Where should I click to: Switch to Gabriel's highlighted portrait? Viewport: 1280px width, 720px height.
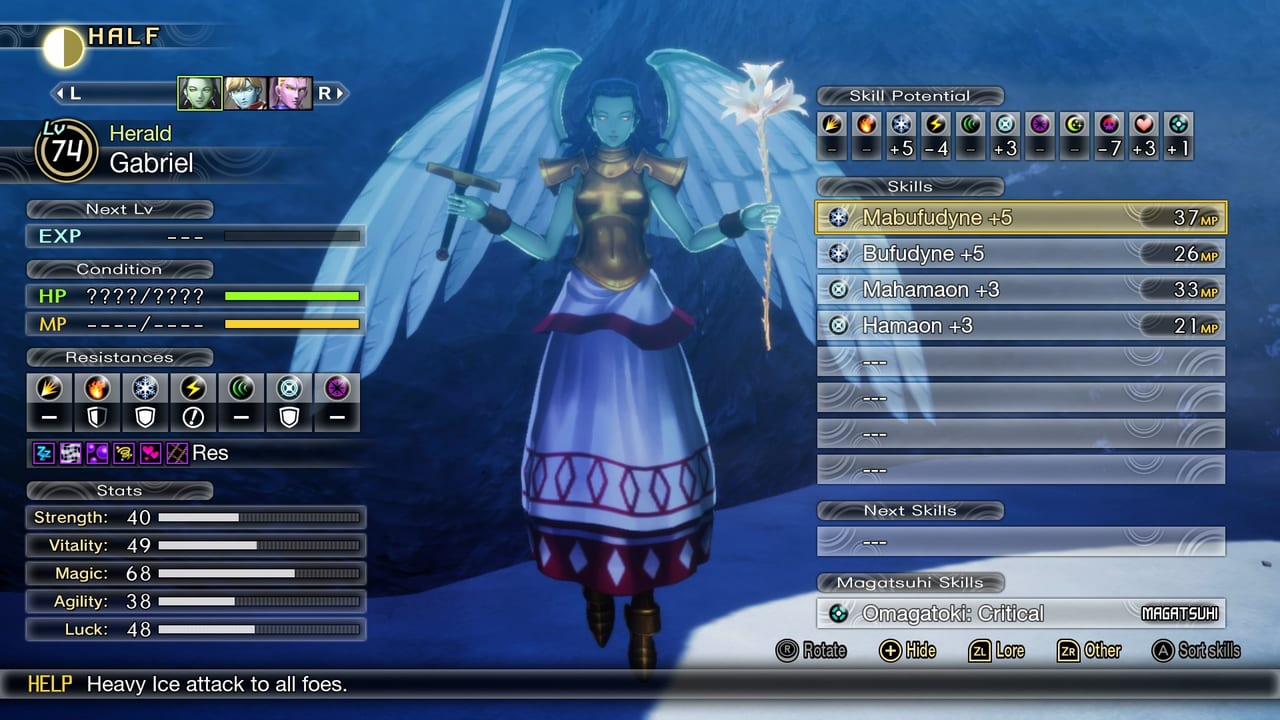click(198, 91)
